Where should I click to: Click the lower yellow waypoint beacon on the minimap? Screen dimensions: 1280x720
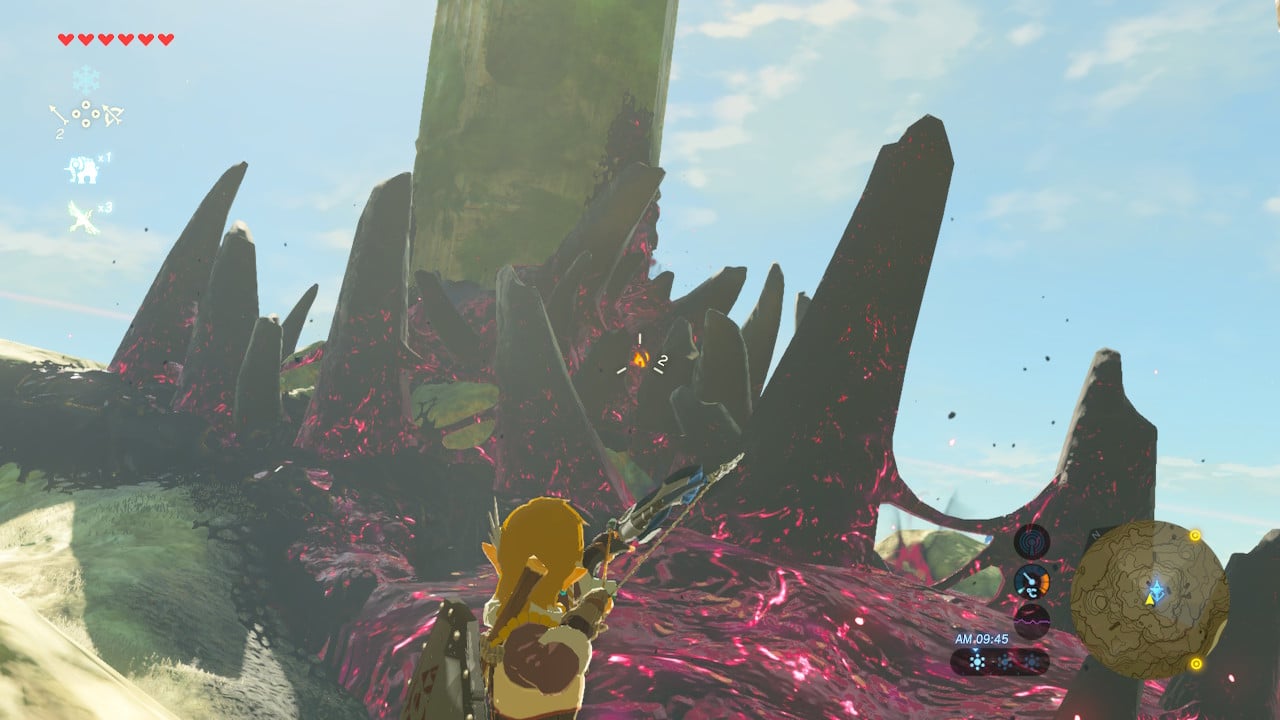1195,663
